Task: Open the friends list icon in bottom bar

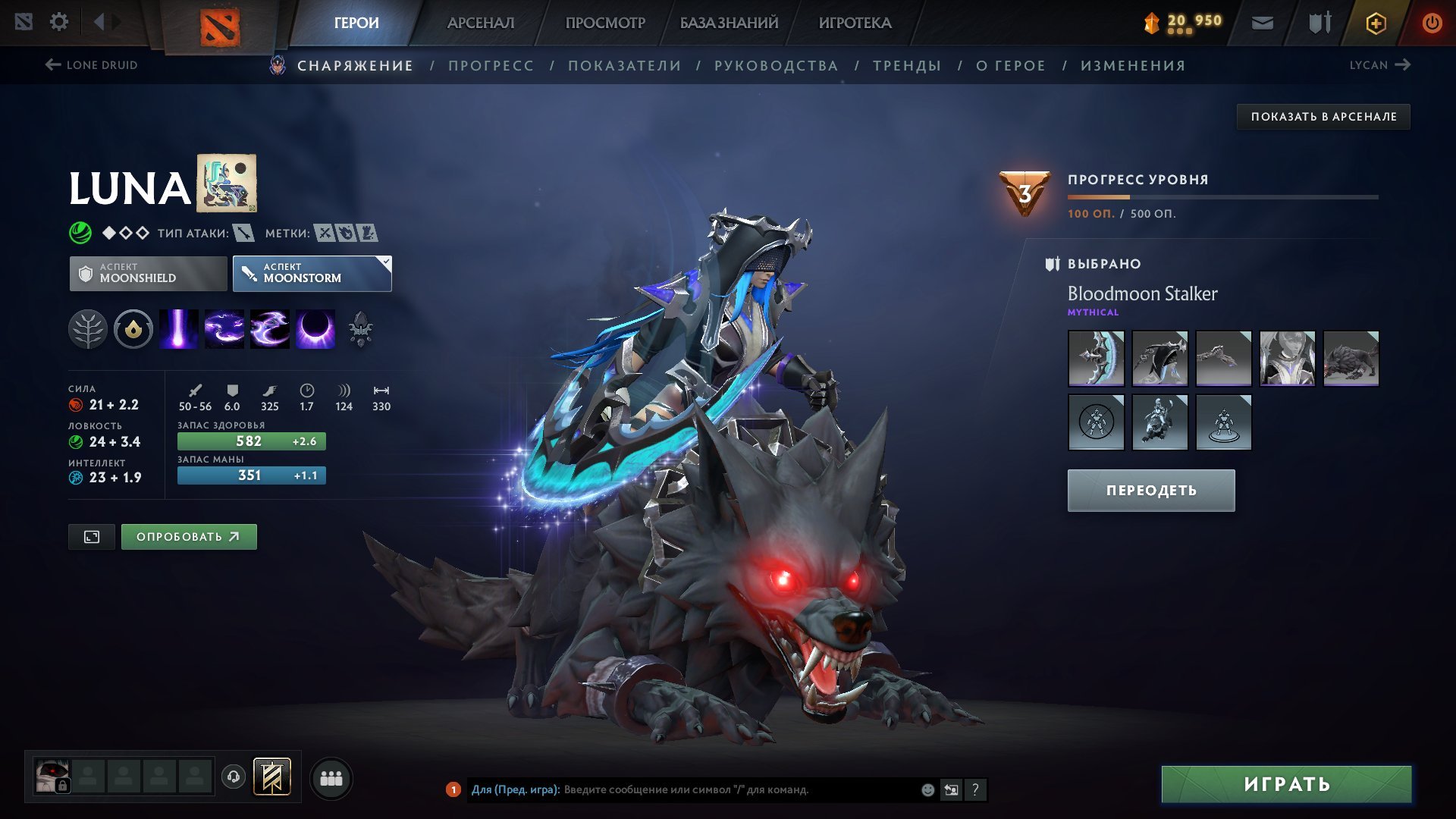Action: pos(331,777)
